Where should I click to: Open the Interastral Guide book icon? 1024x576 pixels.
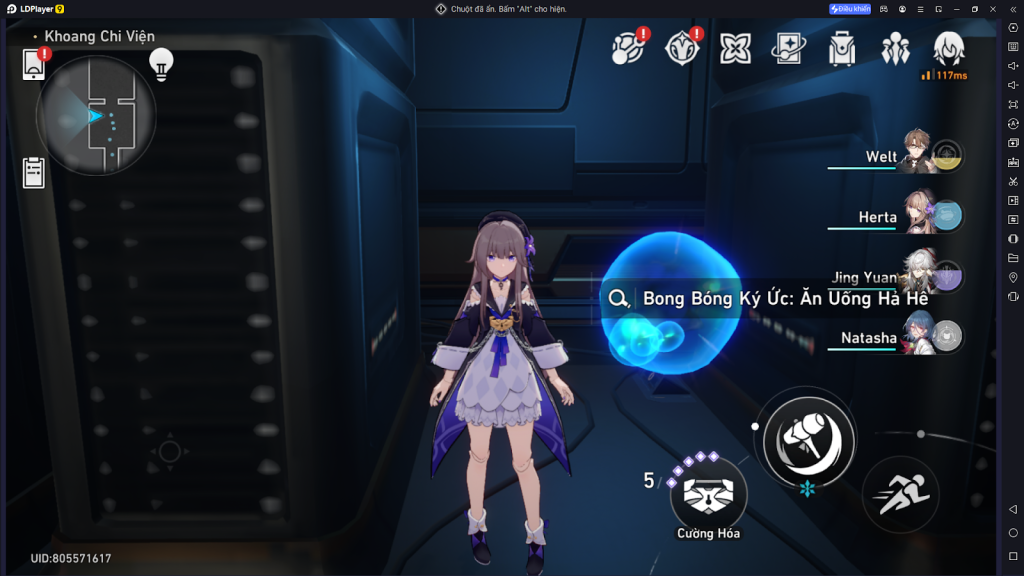pos(789,48)
